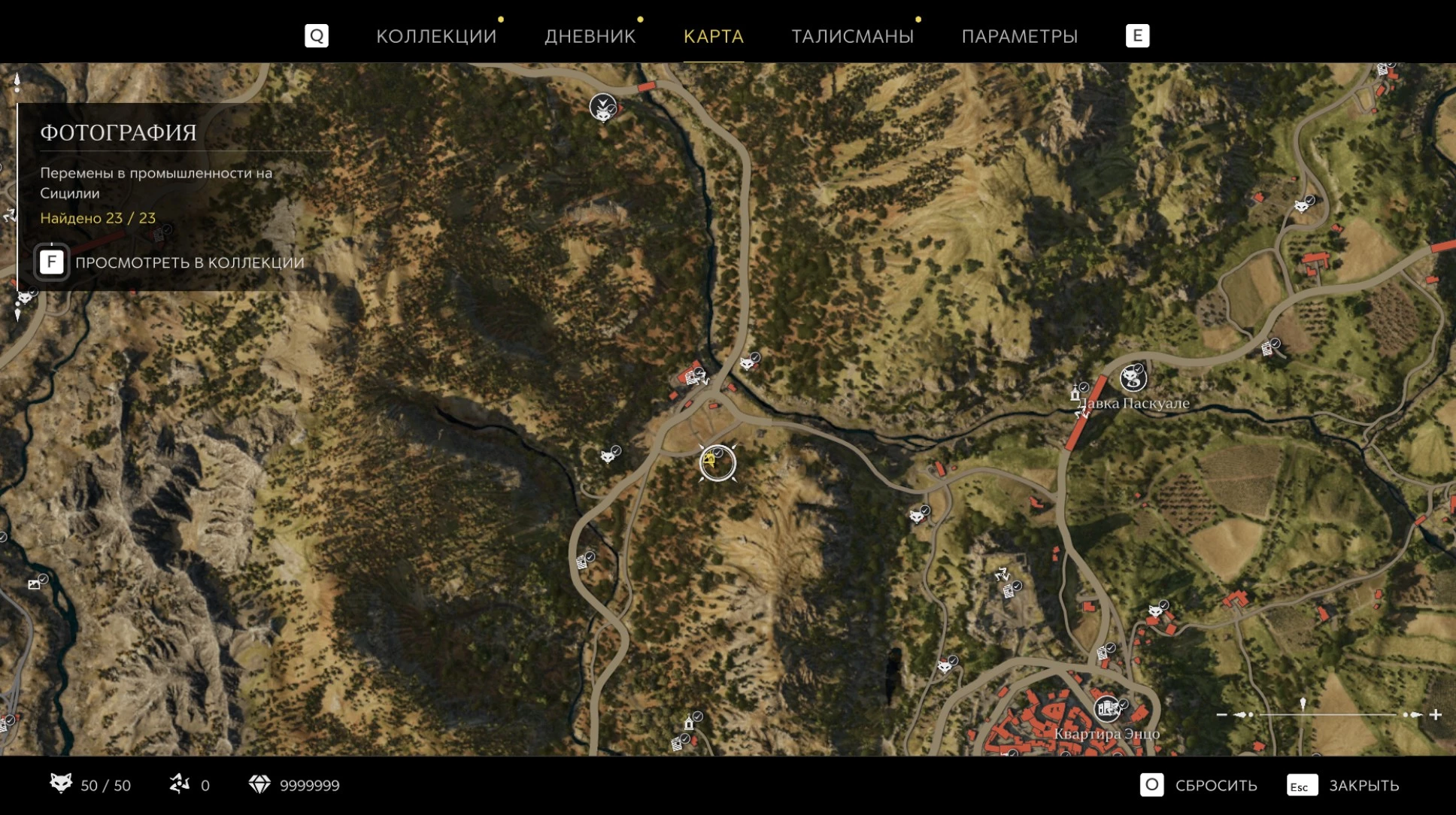Switch to the Коллекции tab
Image resolution: width=1456 pixels, height=815 pixels.
point(436,36)
